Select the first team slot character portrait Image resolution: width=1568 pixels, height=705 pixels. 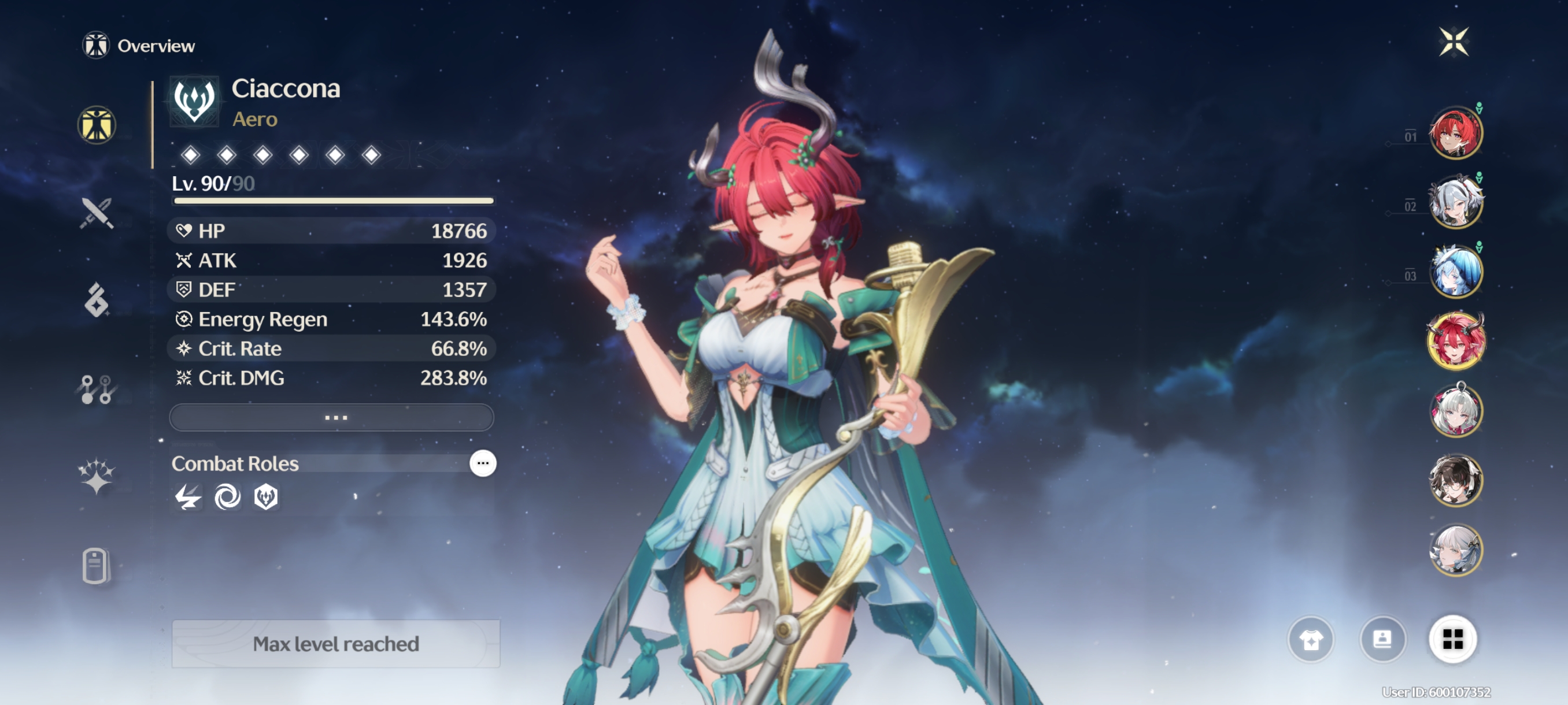tap(1455, 133)
